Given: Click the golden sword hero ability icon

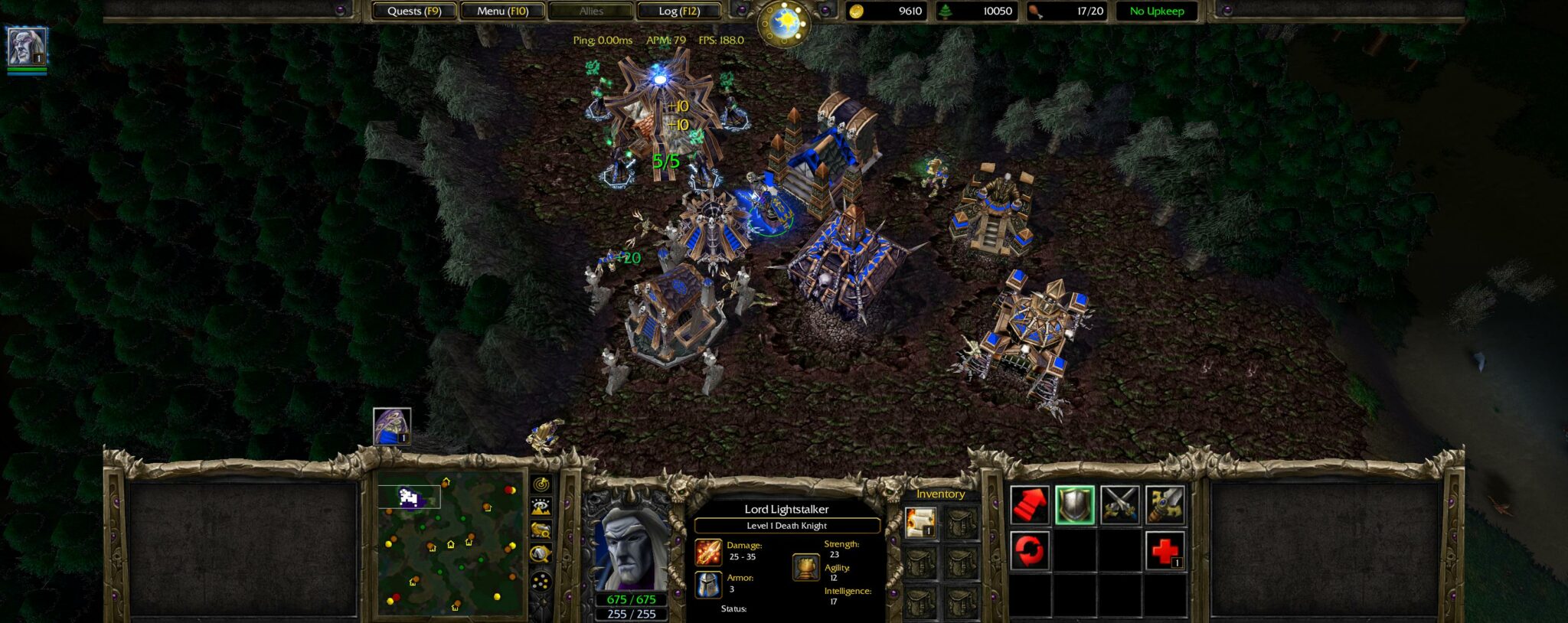Looking at the screenshot, I should tap(1165, 505).
